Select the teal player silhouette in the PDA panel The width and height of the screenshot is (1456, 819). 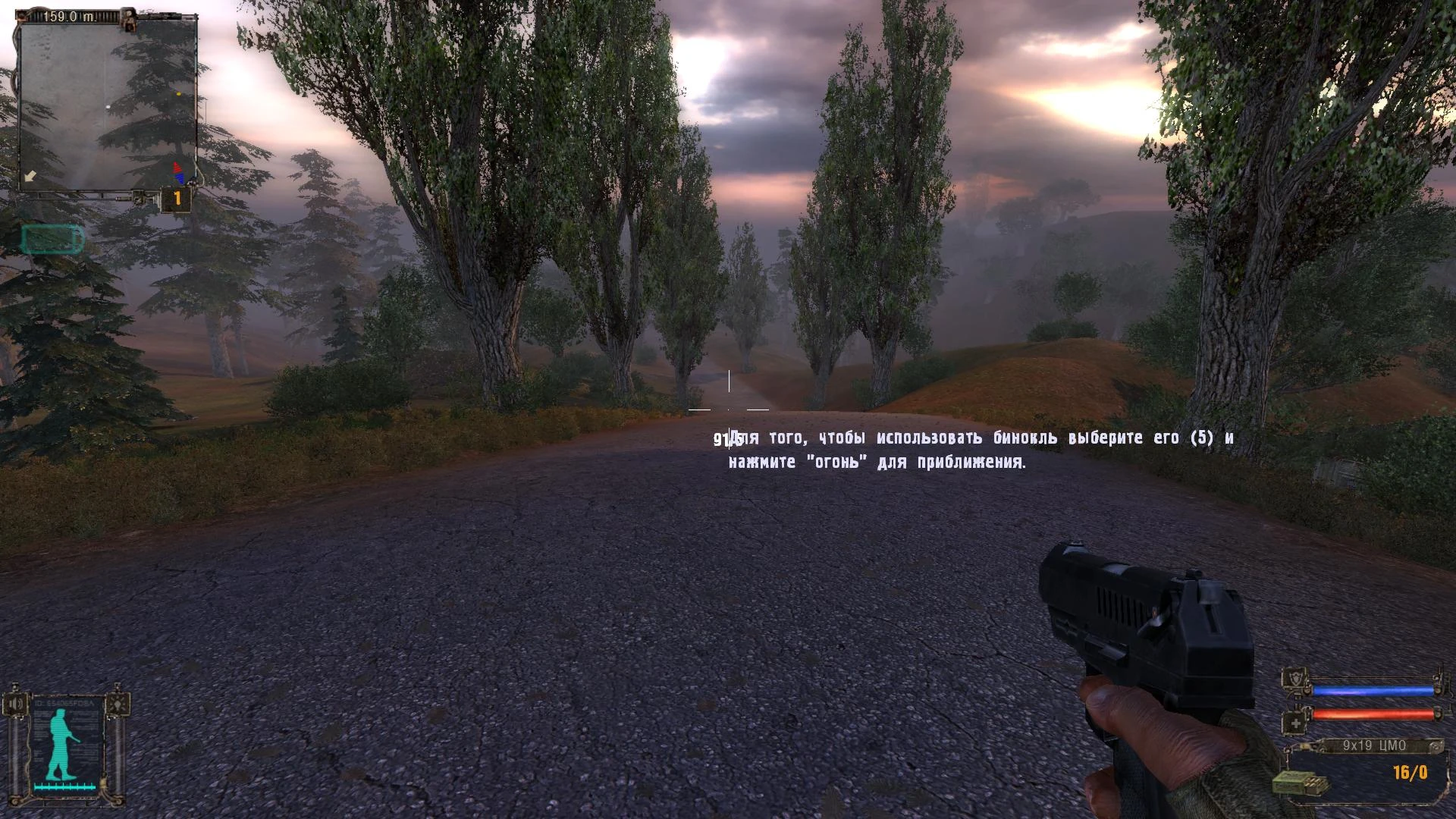(x=61, y=743)
